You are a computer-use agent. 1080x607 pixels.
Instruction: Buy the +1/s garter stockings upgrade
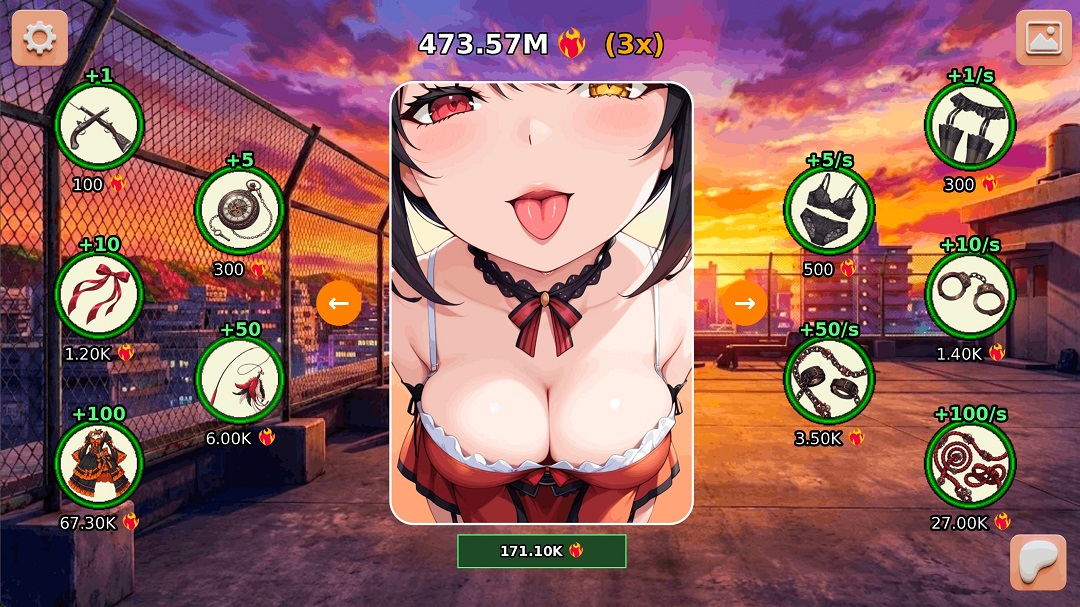970,126
